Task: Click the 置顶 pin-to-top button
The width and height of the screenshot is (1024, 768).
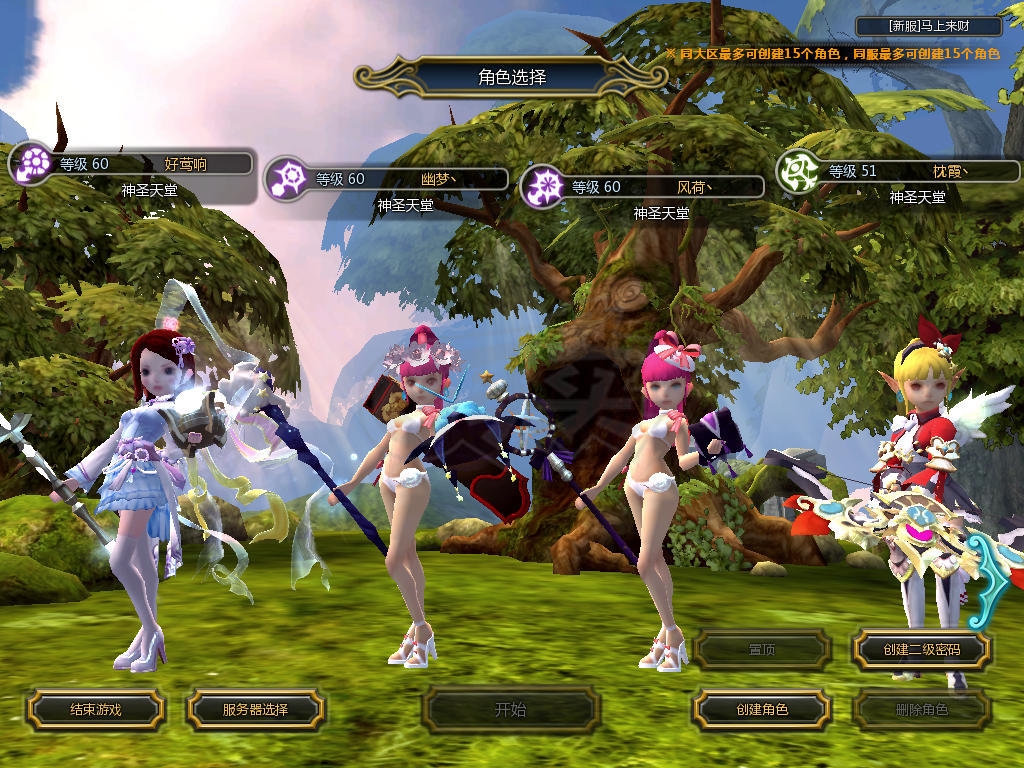Action: (x=762, y=650)
